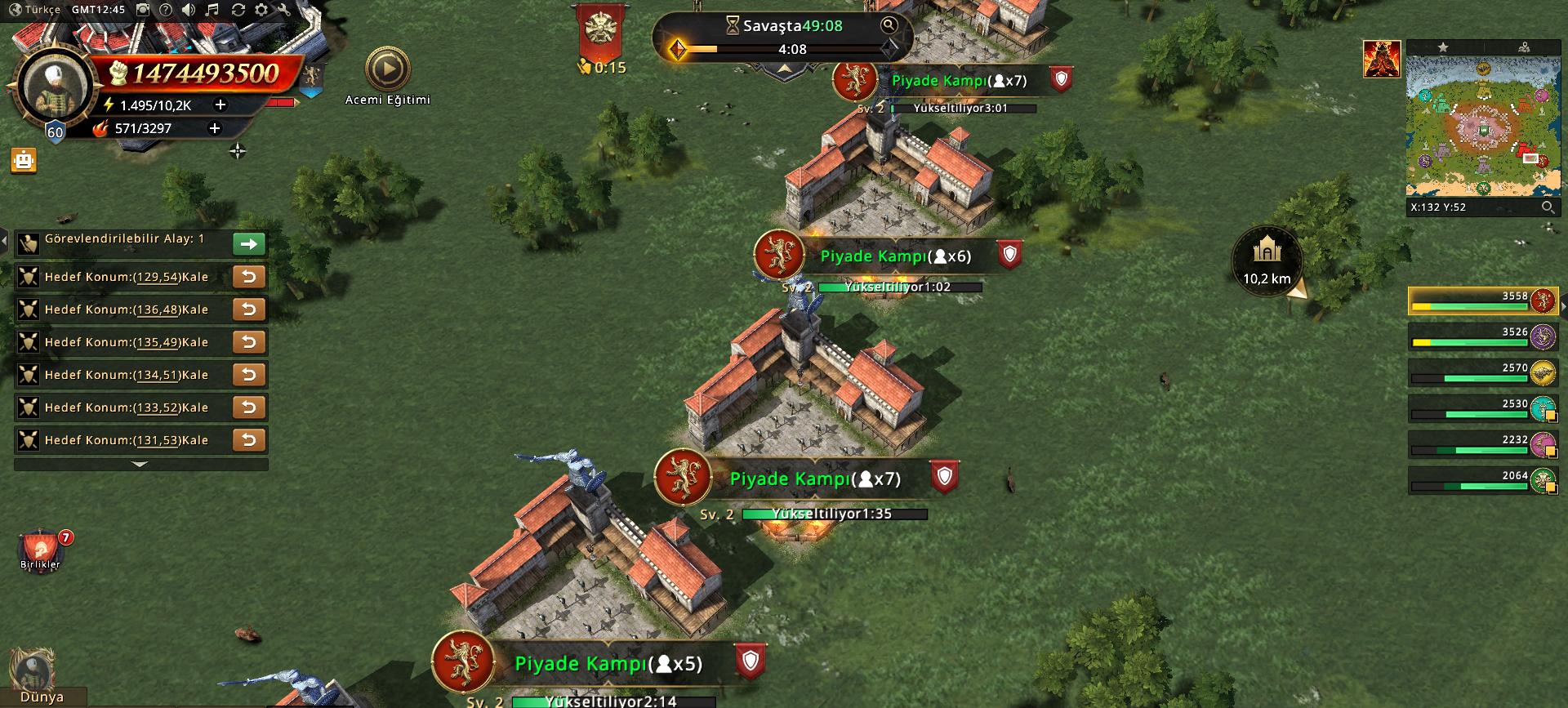
Task: Dispatch the available regiment with green arrow
Action: 249,243
